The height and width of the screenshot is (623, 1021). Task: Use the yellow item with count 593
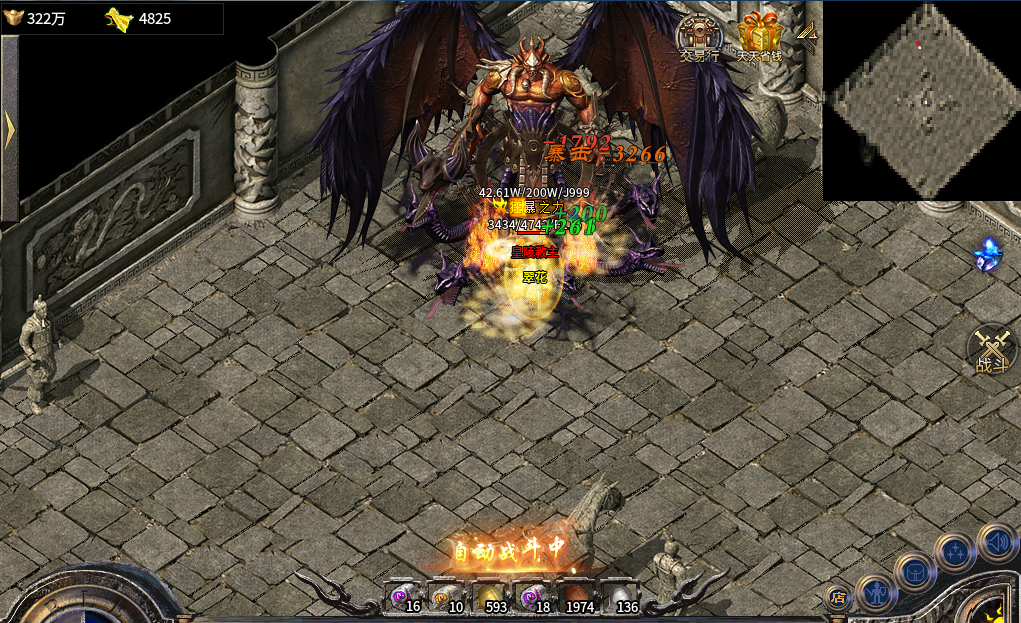(491, 597)
